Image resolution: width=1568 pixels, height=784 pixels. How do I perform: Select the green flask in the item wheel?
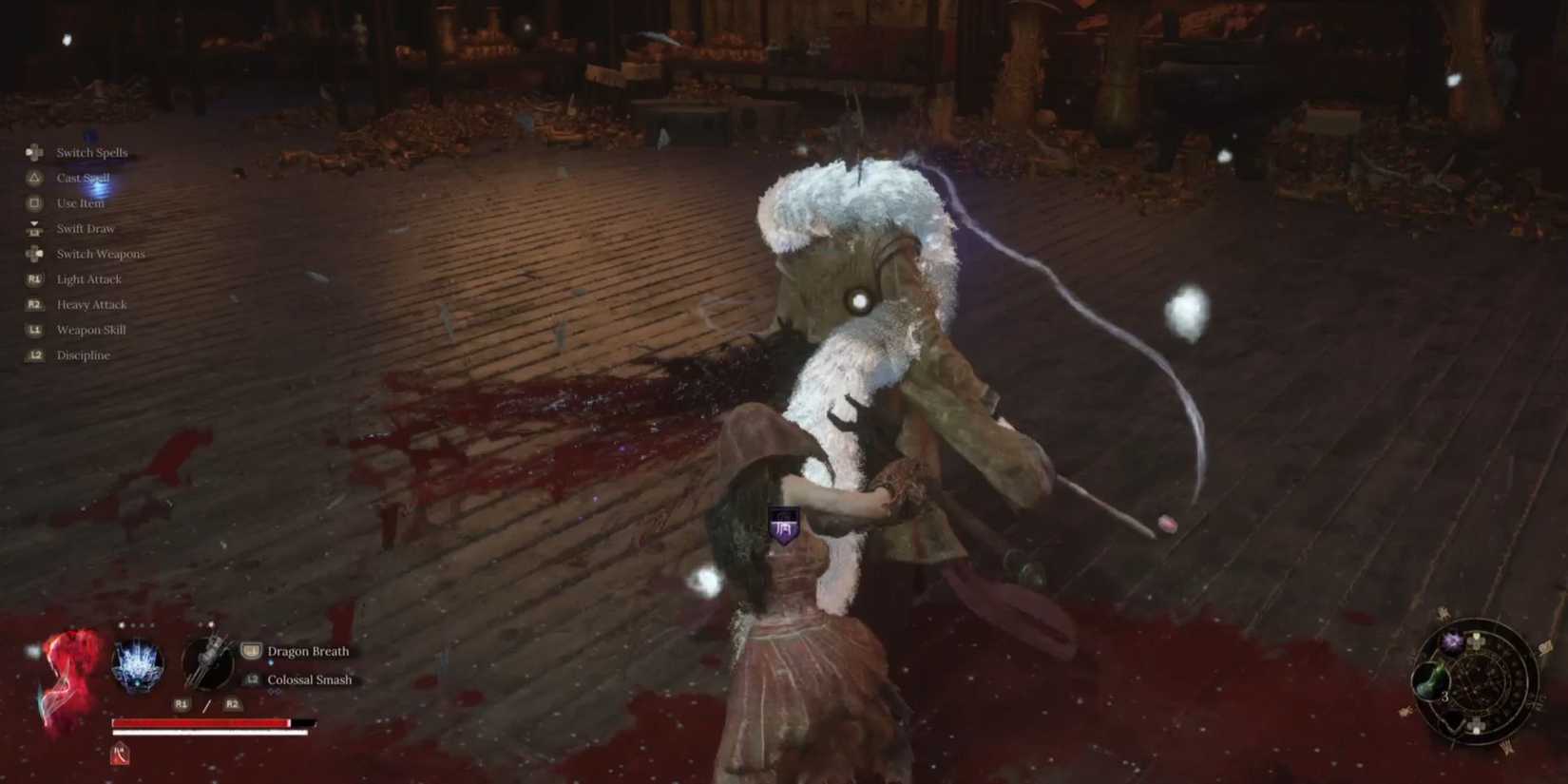point(1430,680)
